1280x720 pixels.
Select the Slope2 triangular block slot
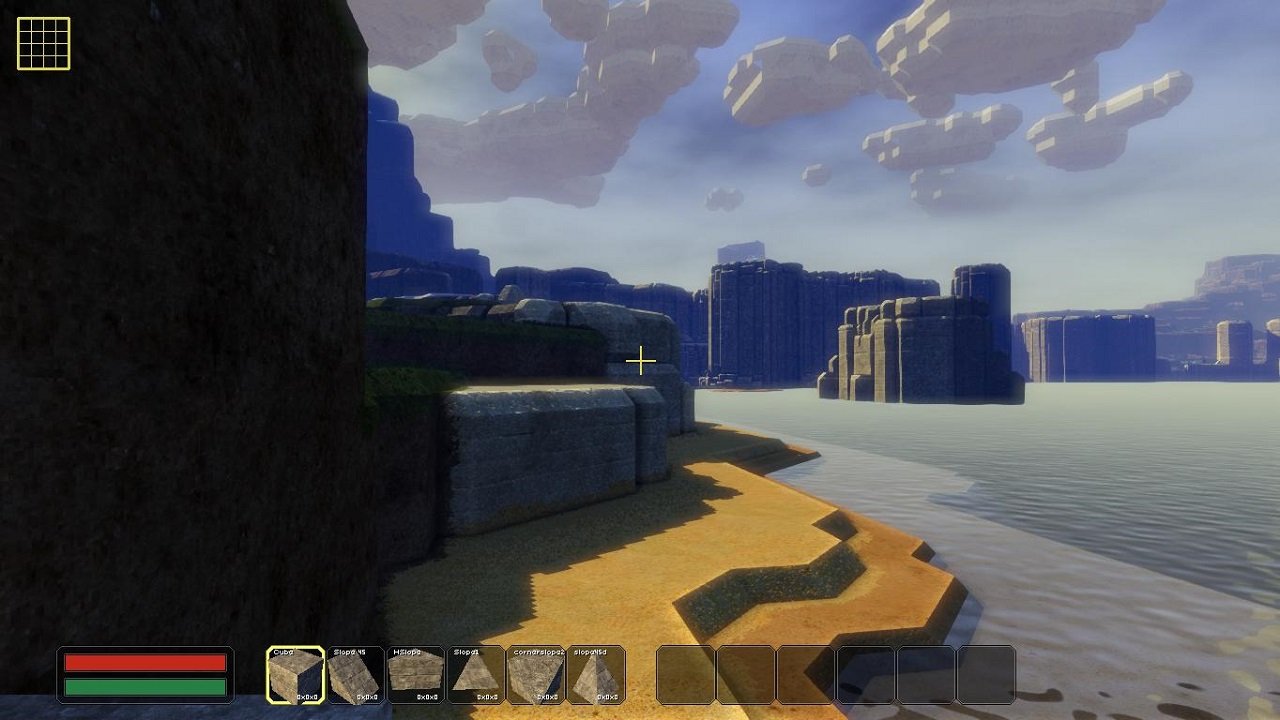coord(476,675)
